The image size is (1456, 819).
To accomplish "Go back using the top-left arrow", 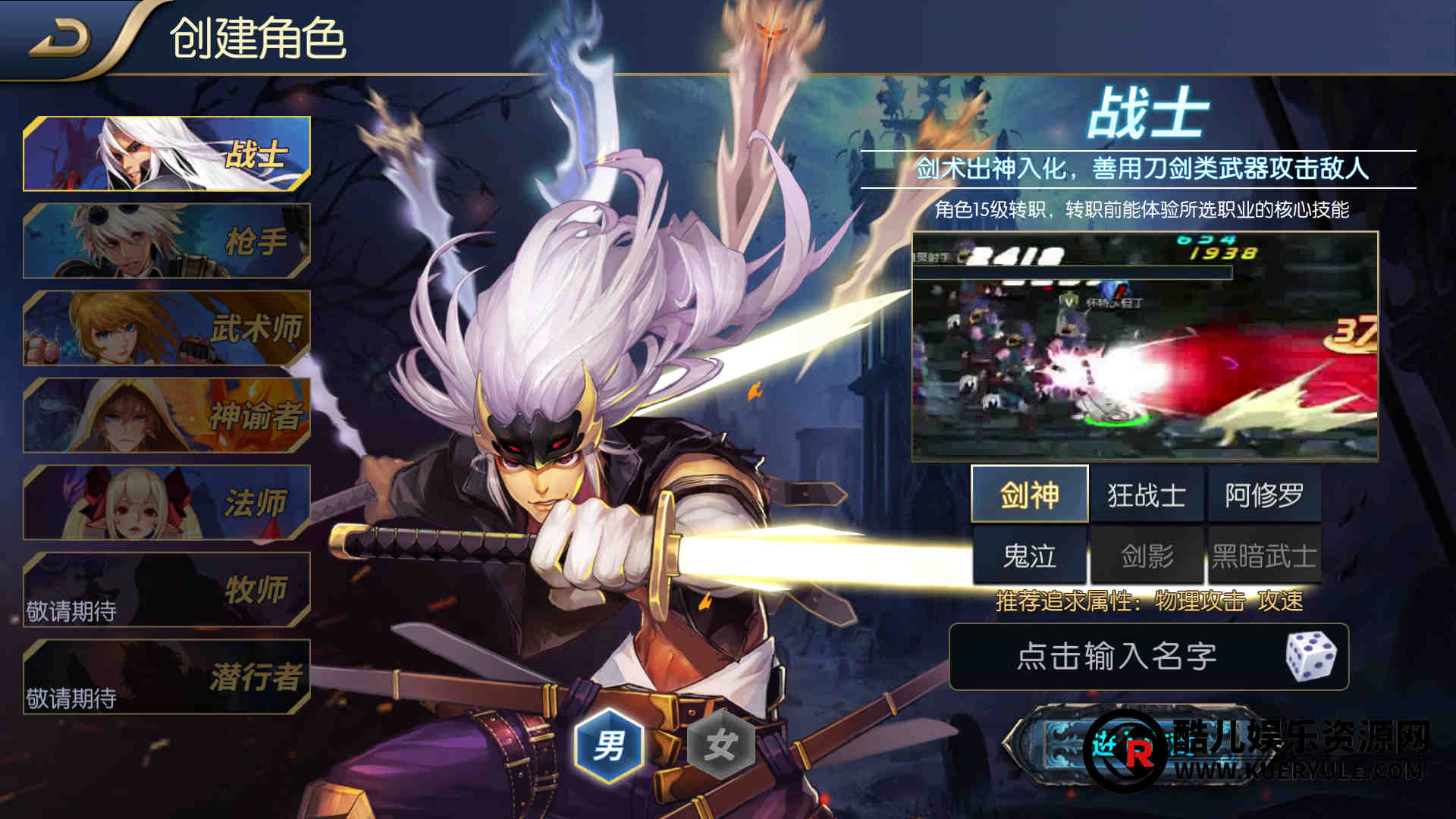I will coord(59,38).
